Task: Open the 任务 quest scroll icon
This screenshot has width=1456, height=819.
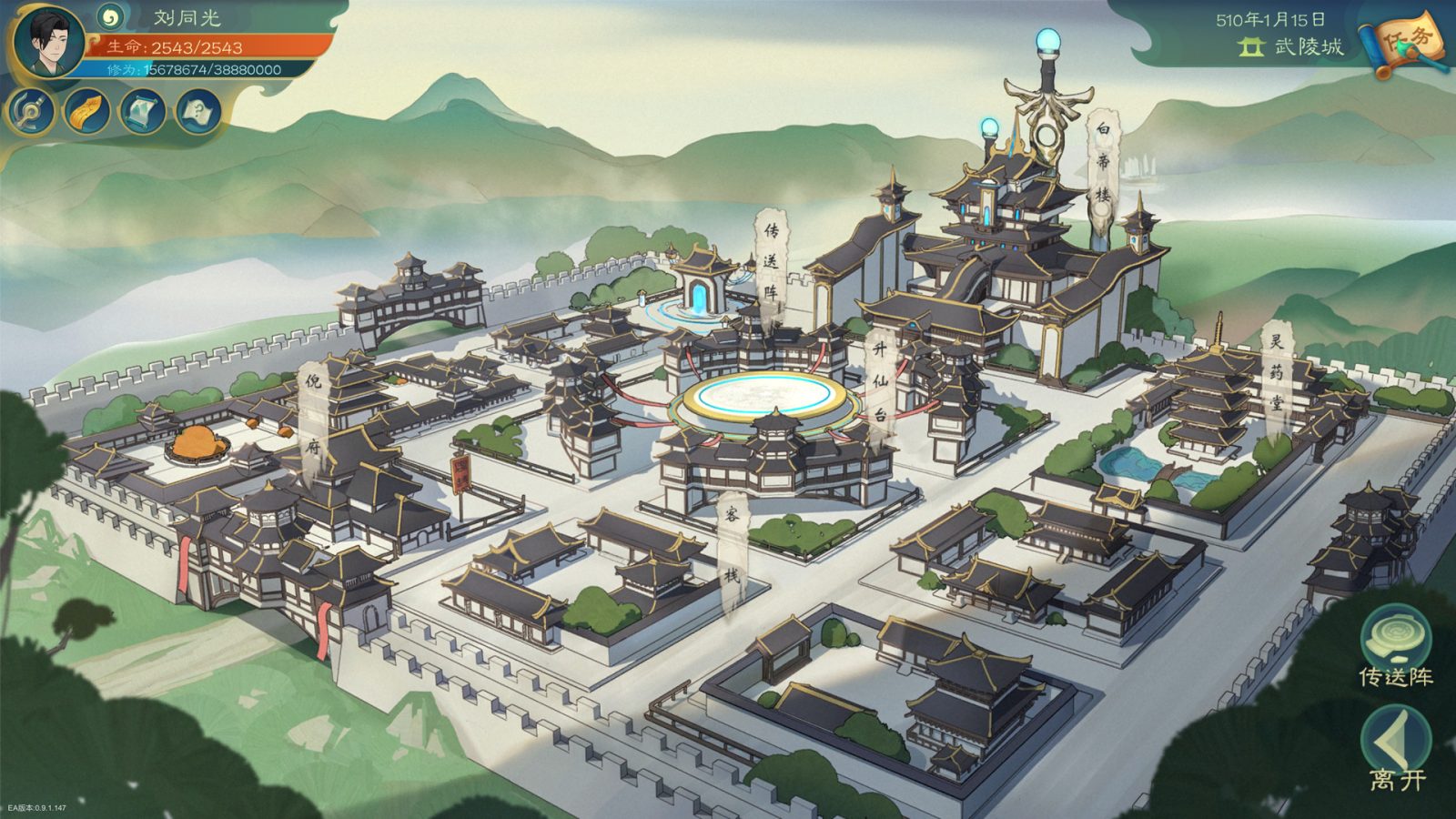Action: [x=1406, y=39]
